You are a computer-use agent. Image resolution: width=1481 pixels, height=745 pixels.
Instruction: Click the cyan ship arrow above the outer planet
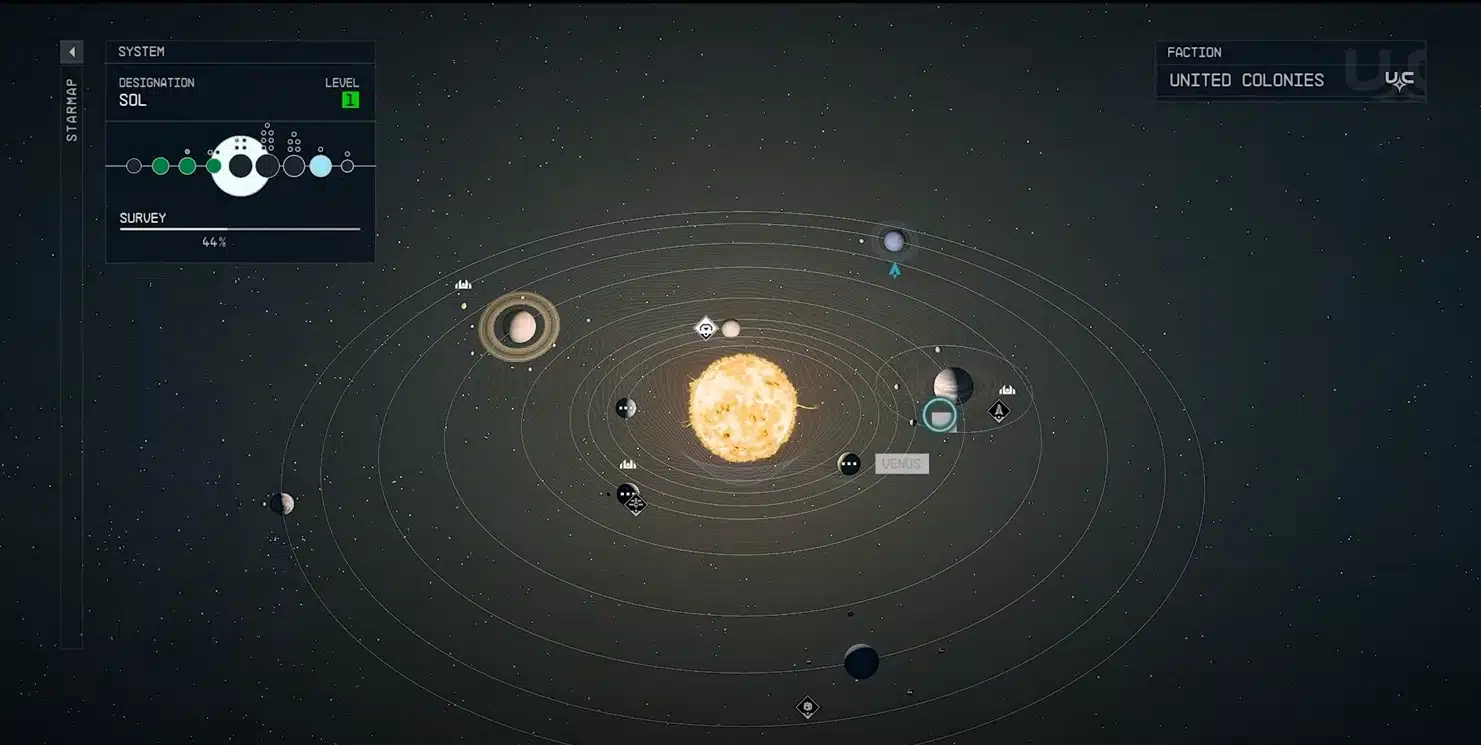coord(893,268)
